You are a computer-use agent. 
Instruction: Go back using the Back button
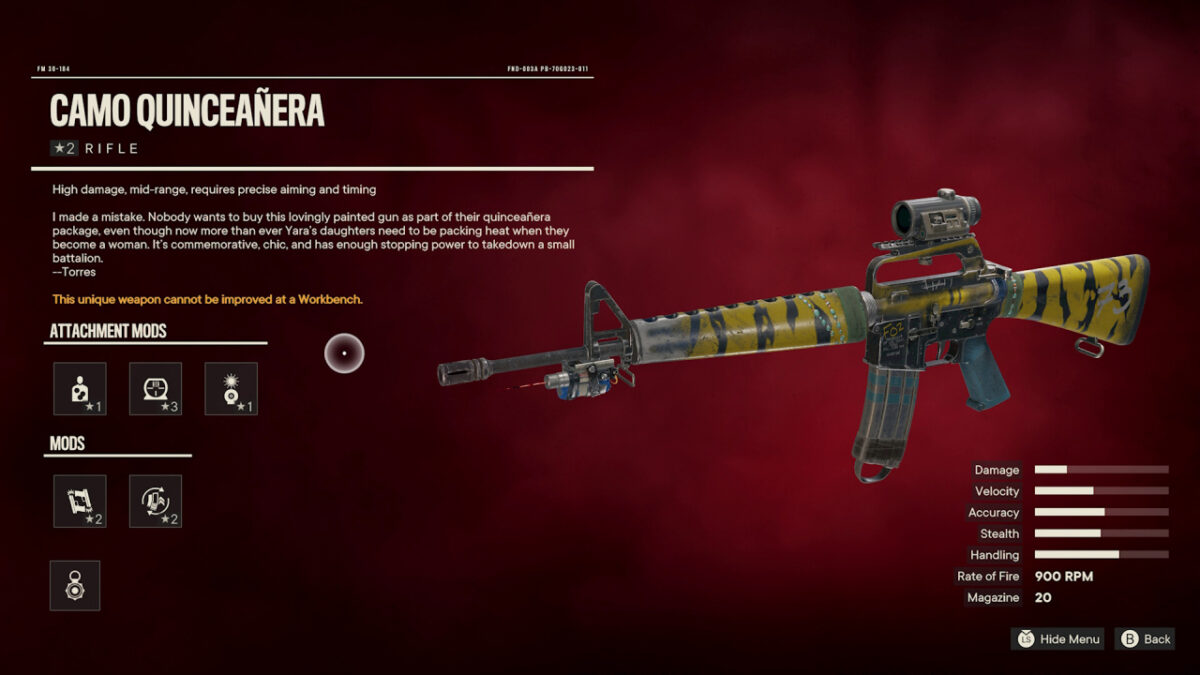coord(1146,639)
